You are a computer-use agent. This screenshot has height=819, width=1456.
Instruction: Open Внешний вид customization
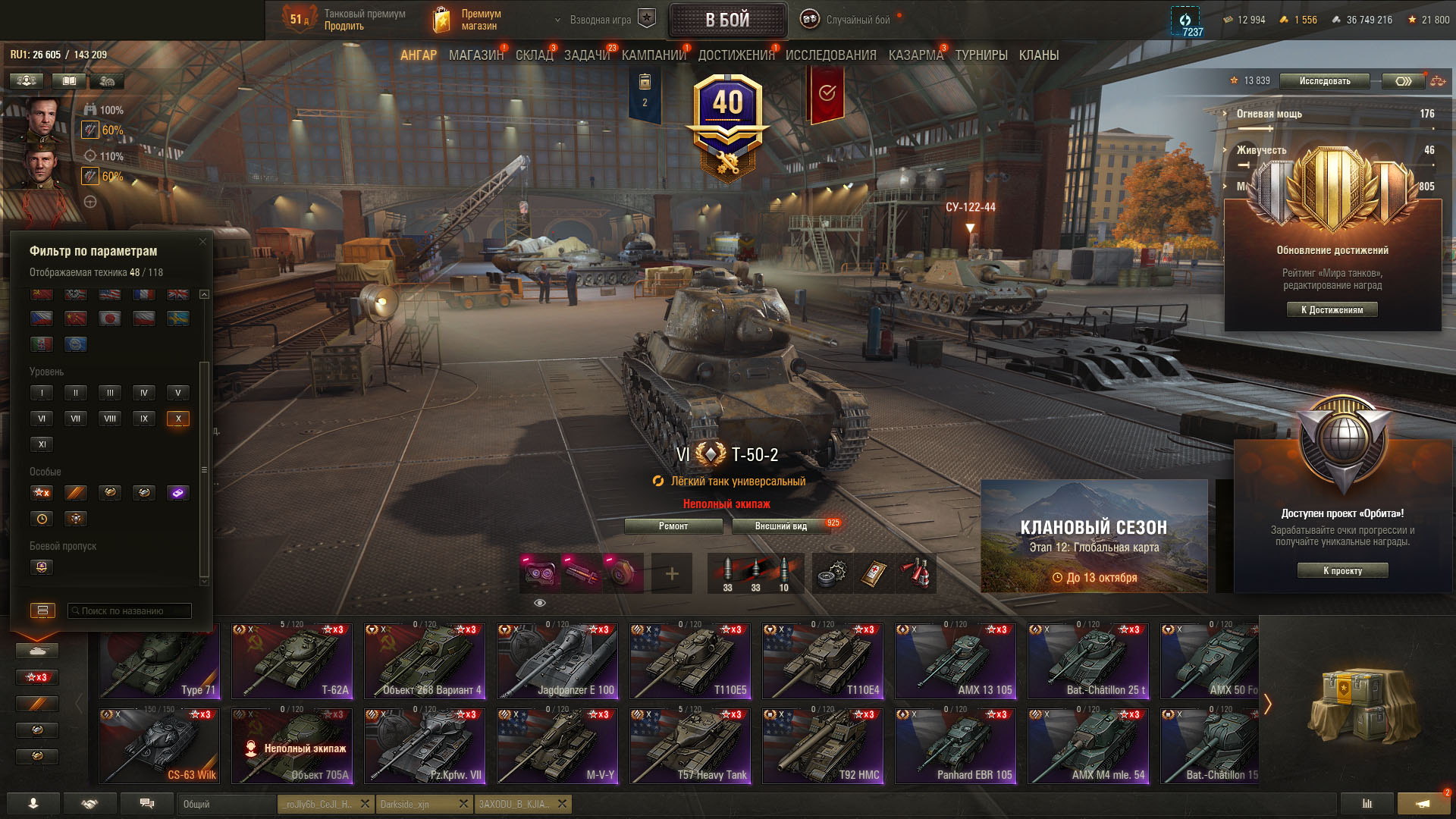click(x=780, y=526)
